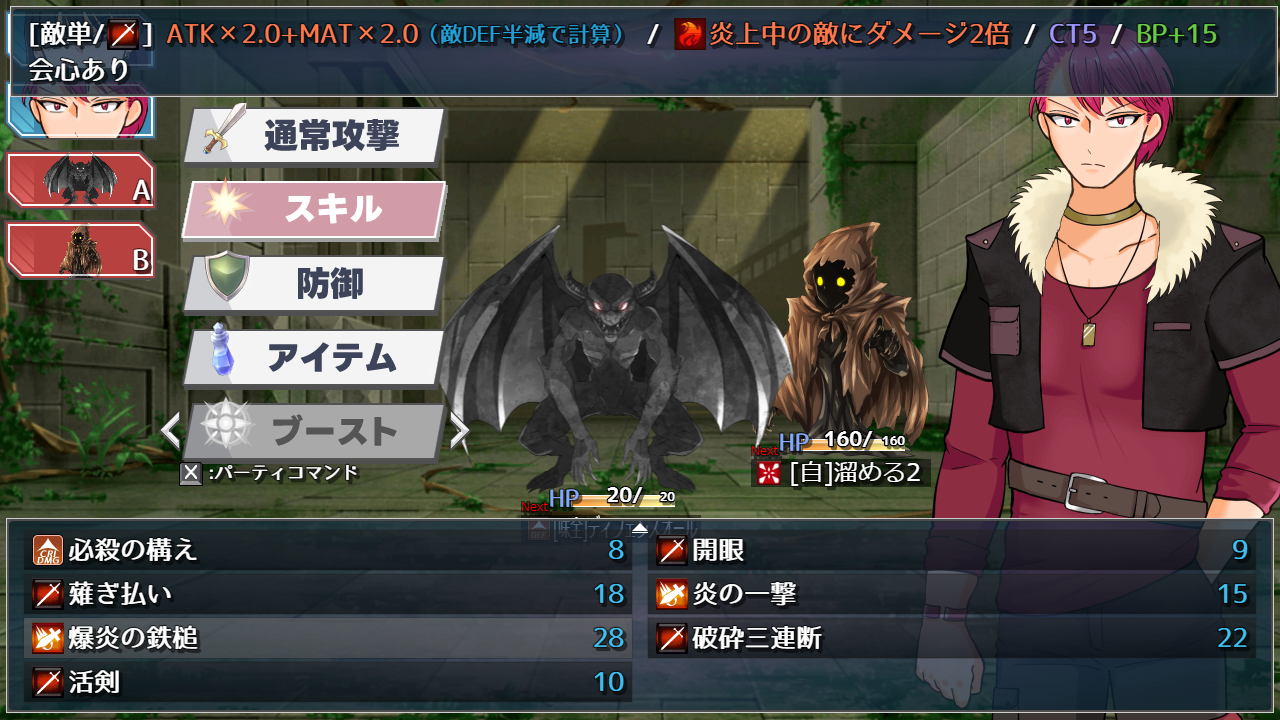
Task: Use the 爆炎の鉄槌 skill
Action: click(x=328, y=638)
